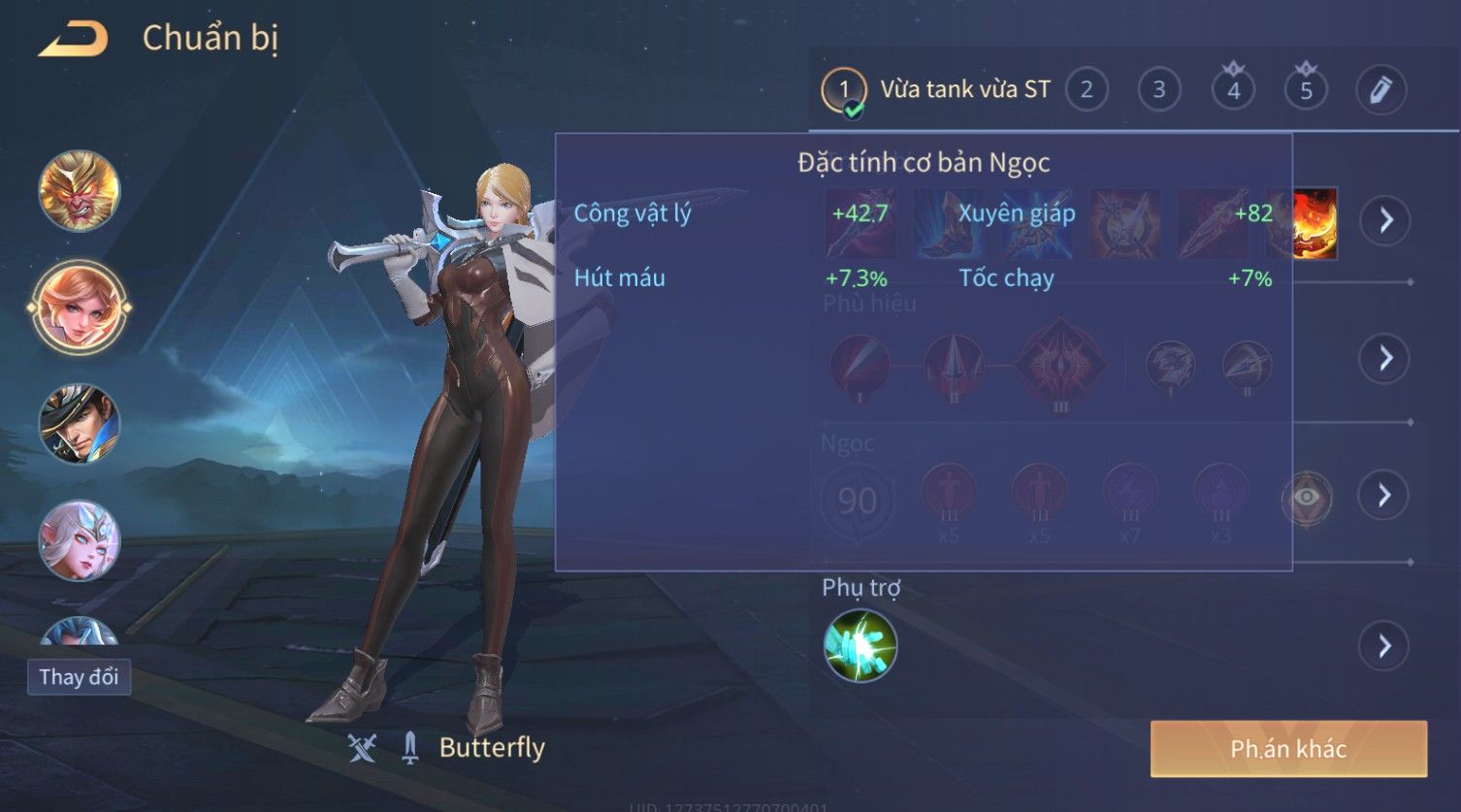Open equipment details with its arrow
Viewport: 1461px width, 812px height.
1384,220
